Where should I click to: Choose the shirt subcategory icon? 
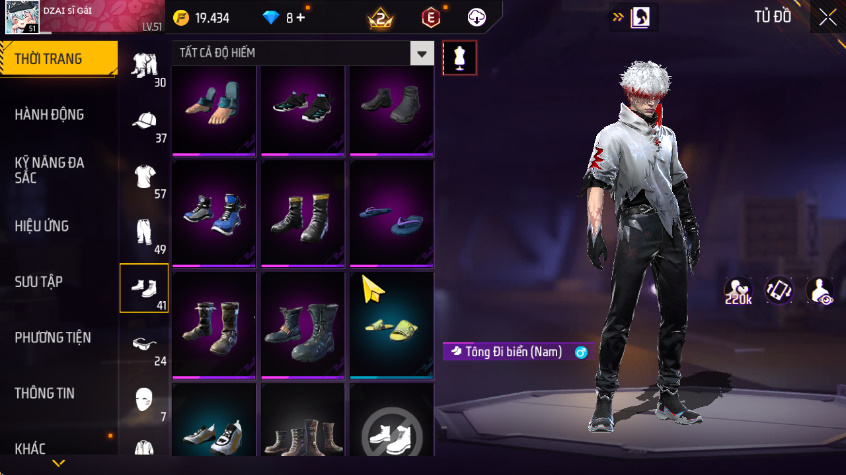pos(144,178)
